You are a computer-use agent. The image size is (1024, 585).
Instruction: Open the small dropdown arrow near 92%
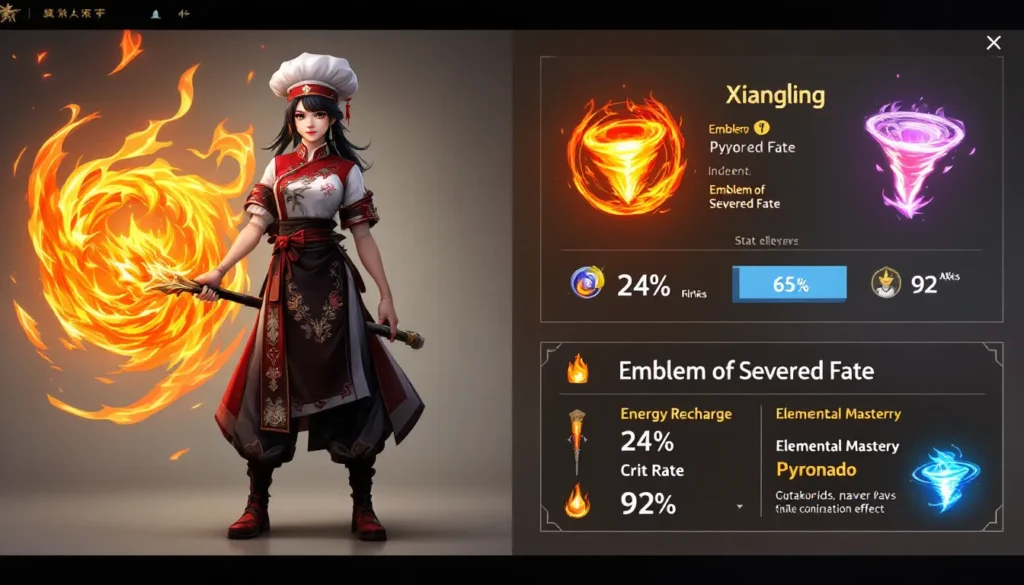739,507
